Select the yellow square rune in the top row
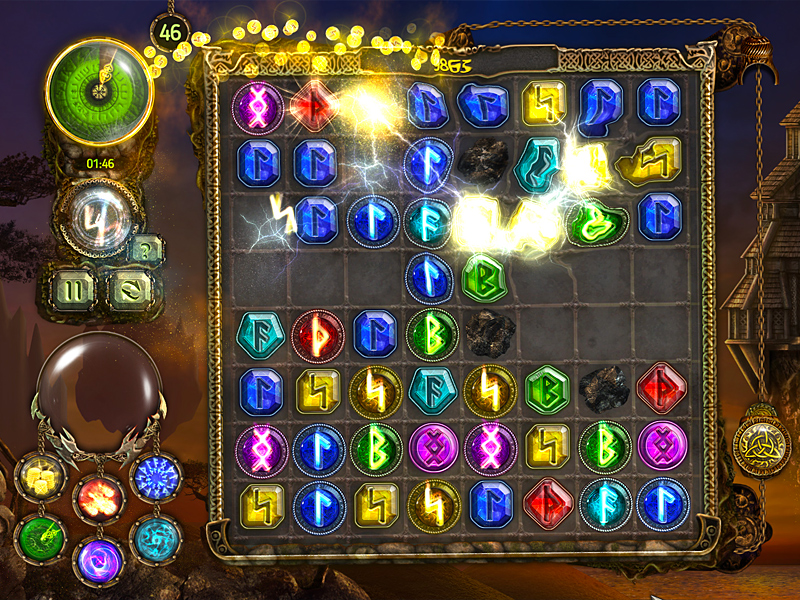The width and height of the screenshot is (800, 600). [x=545, y=104]
